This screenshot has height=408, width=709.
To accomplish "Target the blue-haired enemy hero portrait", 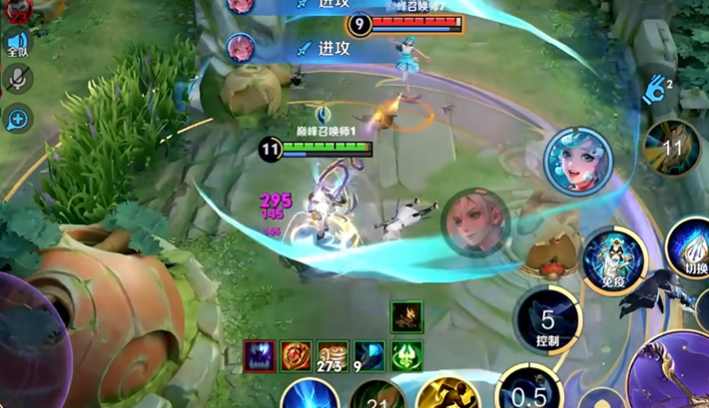I will point(577,159).
